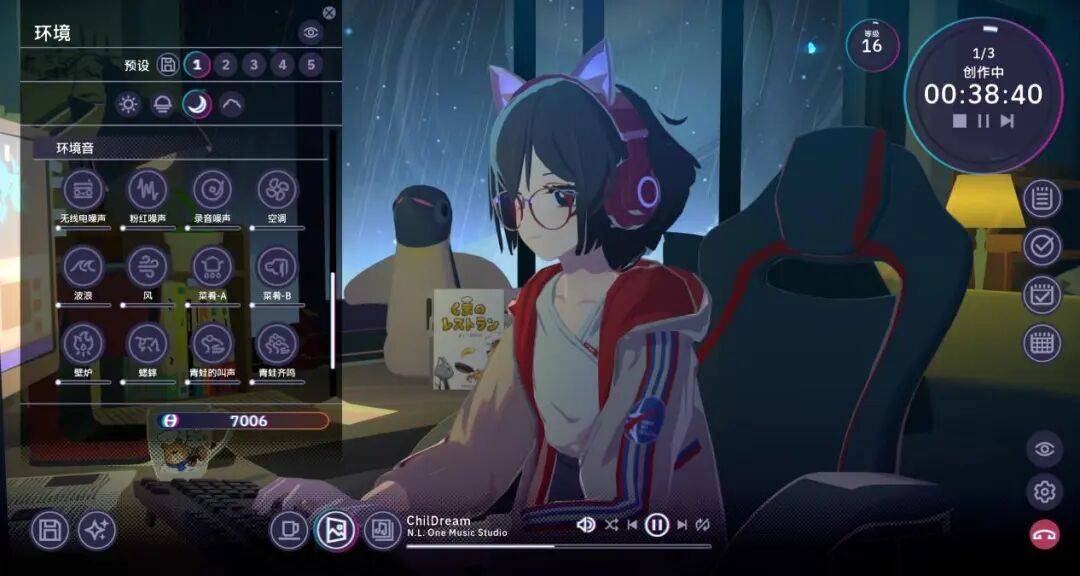Image resolution: width=1080 pixels, height=576 pixels.
Task: Pause the music with the pause button
Action: point(656,524)
